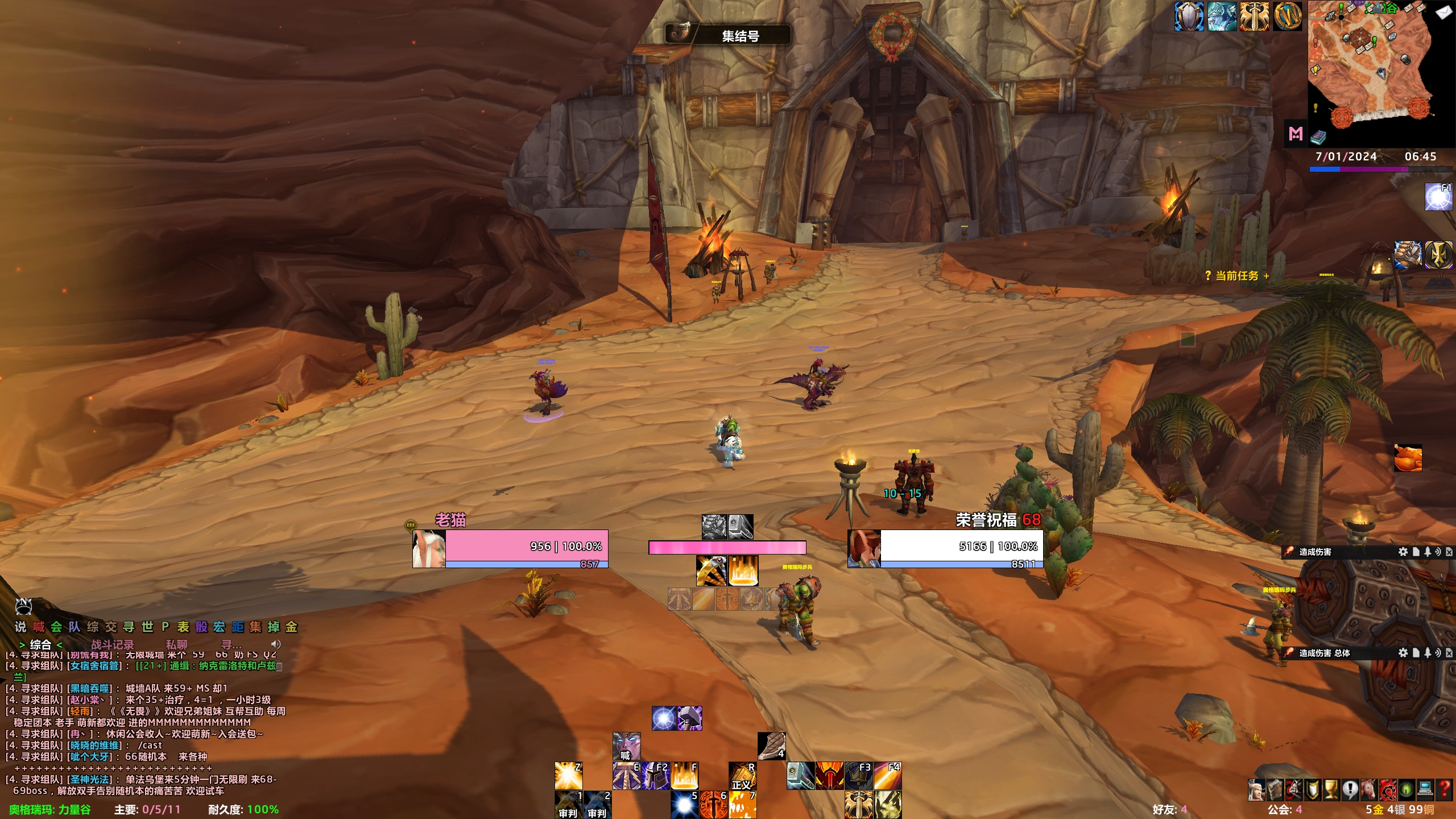Choose the green 会 guild channel shortcut
The height and width of the screenshot is (819, 1456).
(56, 627)
